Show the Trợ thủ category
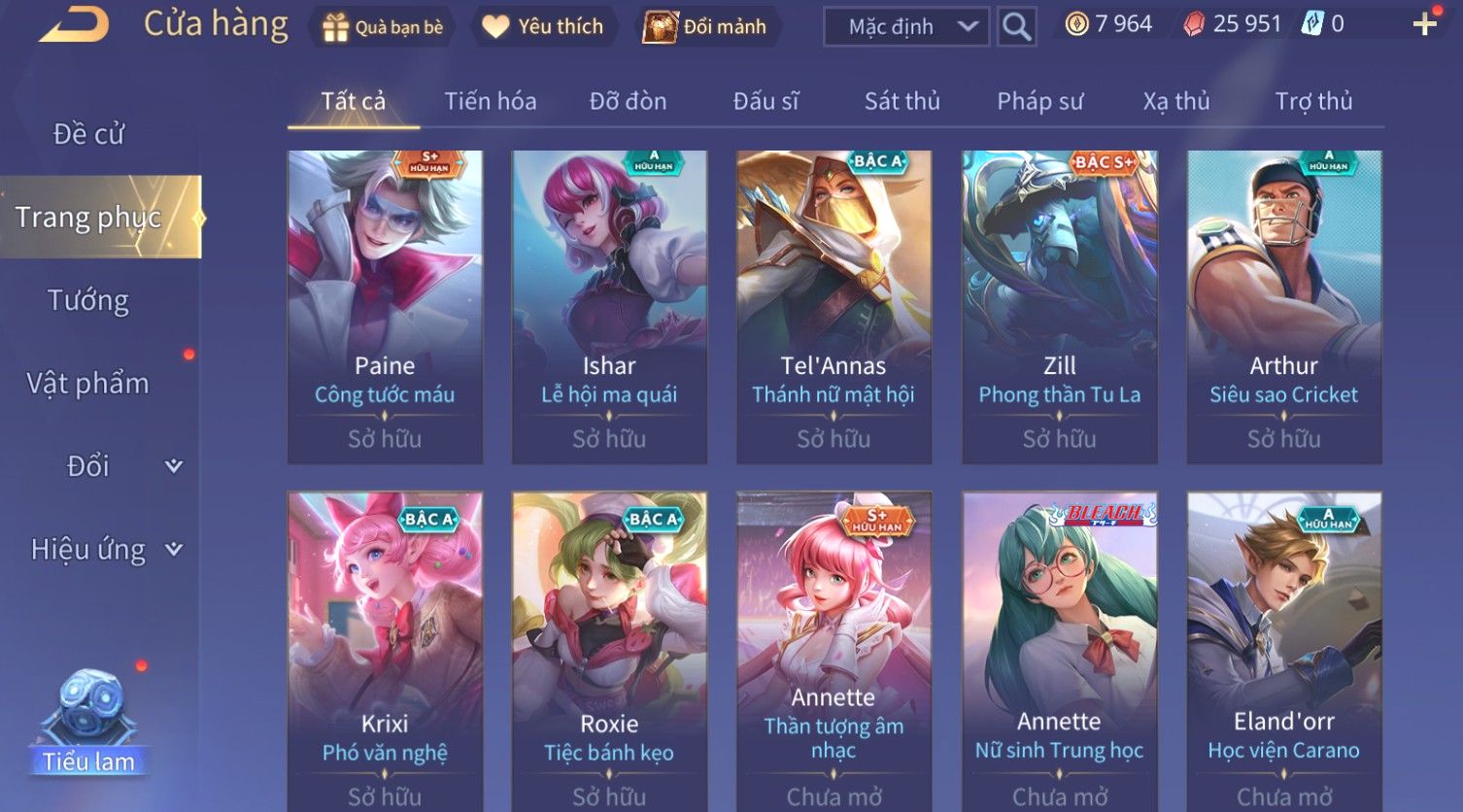The width and height of the screenshot is (1463, 812). click(1313, 101)
